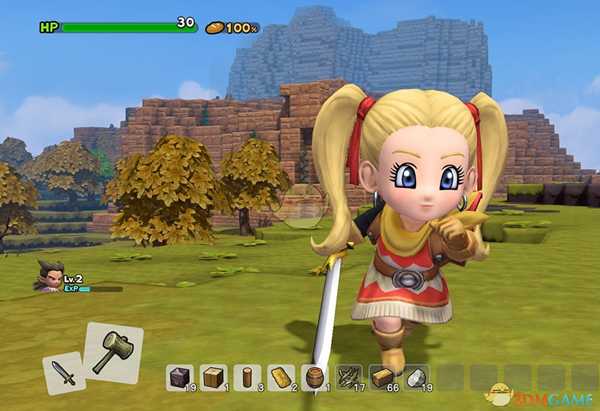600x411 pixels.
Task: Pick the golden bar hotbar slot
Action: click(281, 377)
